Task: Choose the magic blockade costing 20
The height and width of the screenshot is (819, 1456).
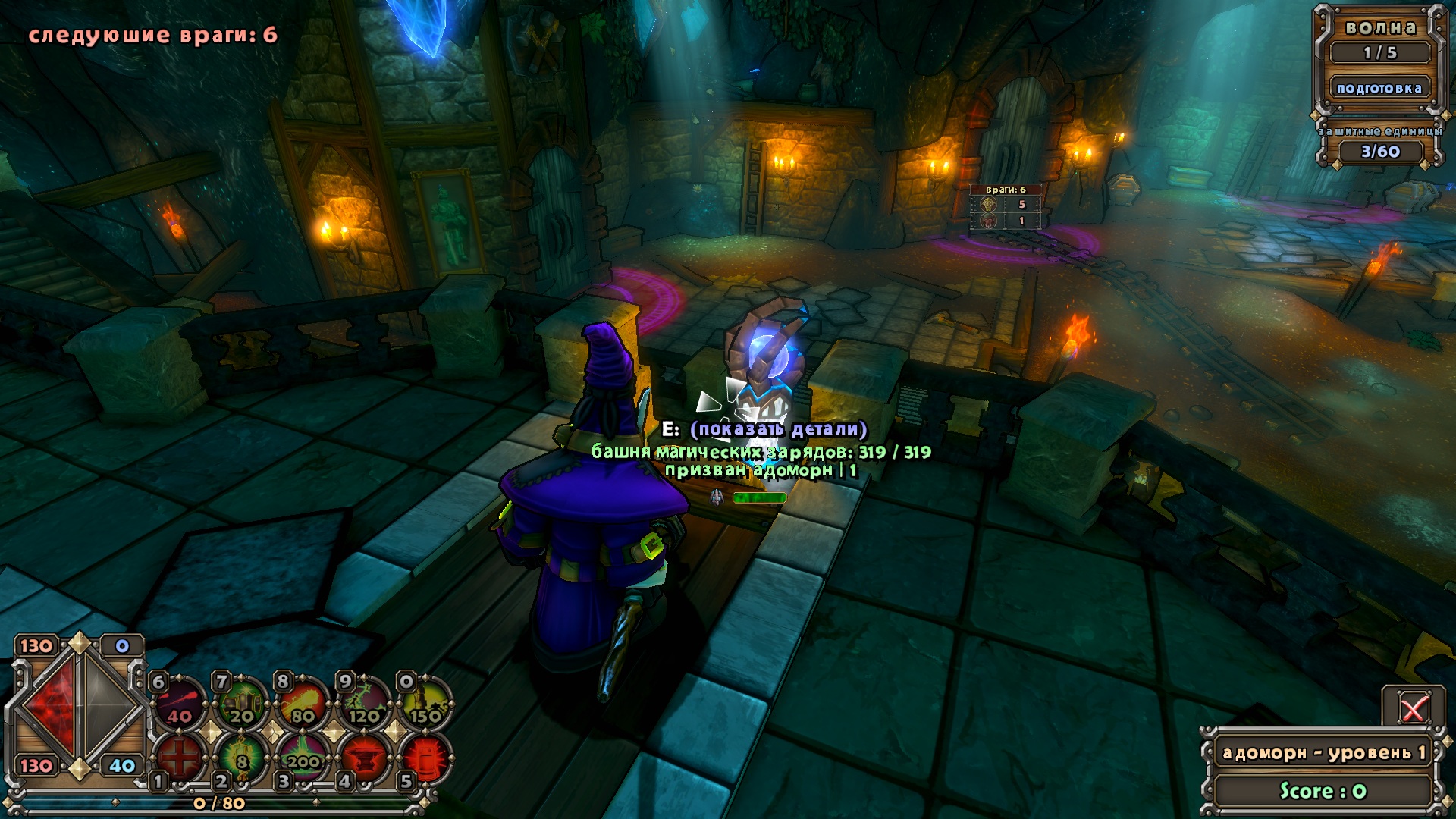Action: pyautogui.click(x=242, y=704)
